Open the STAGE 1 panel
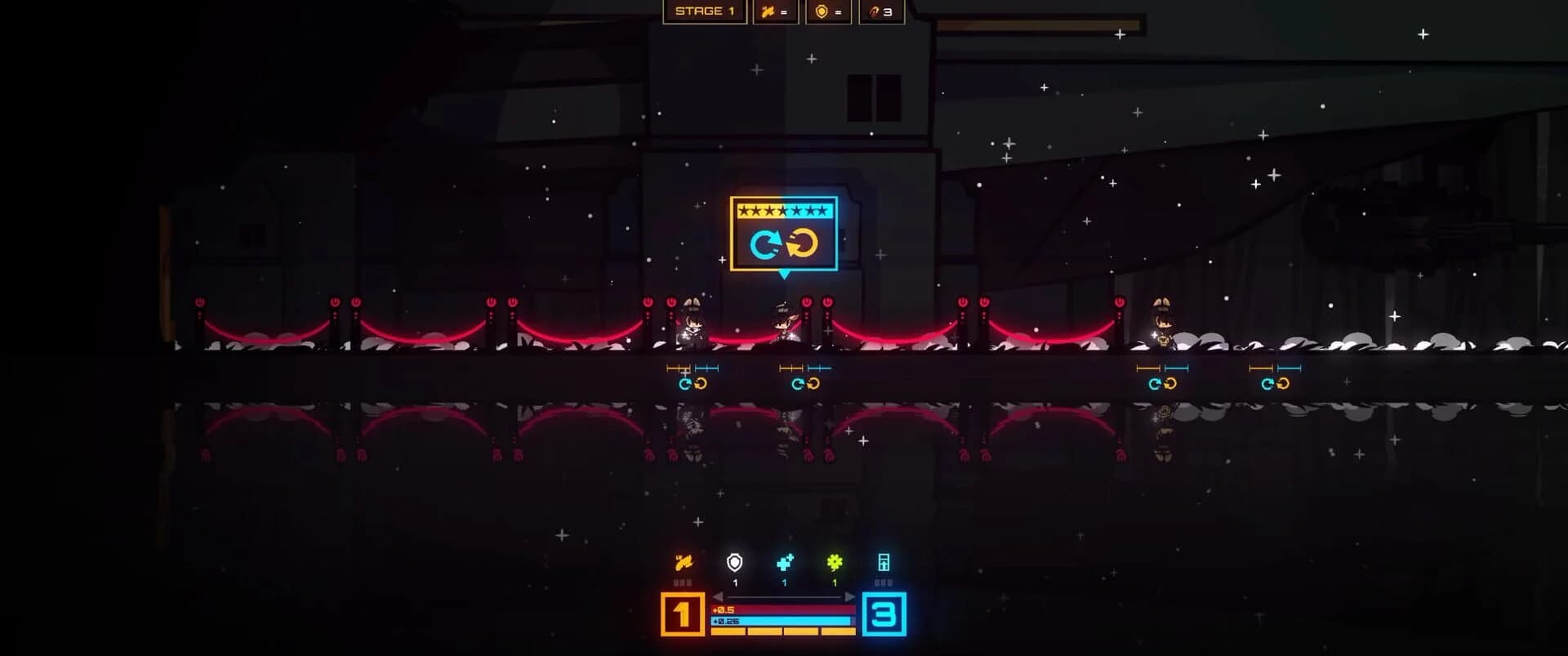1568x656 pixels. (706, 12)
